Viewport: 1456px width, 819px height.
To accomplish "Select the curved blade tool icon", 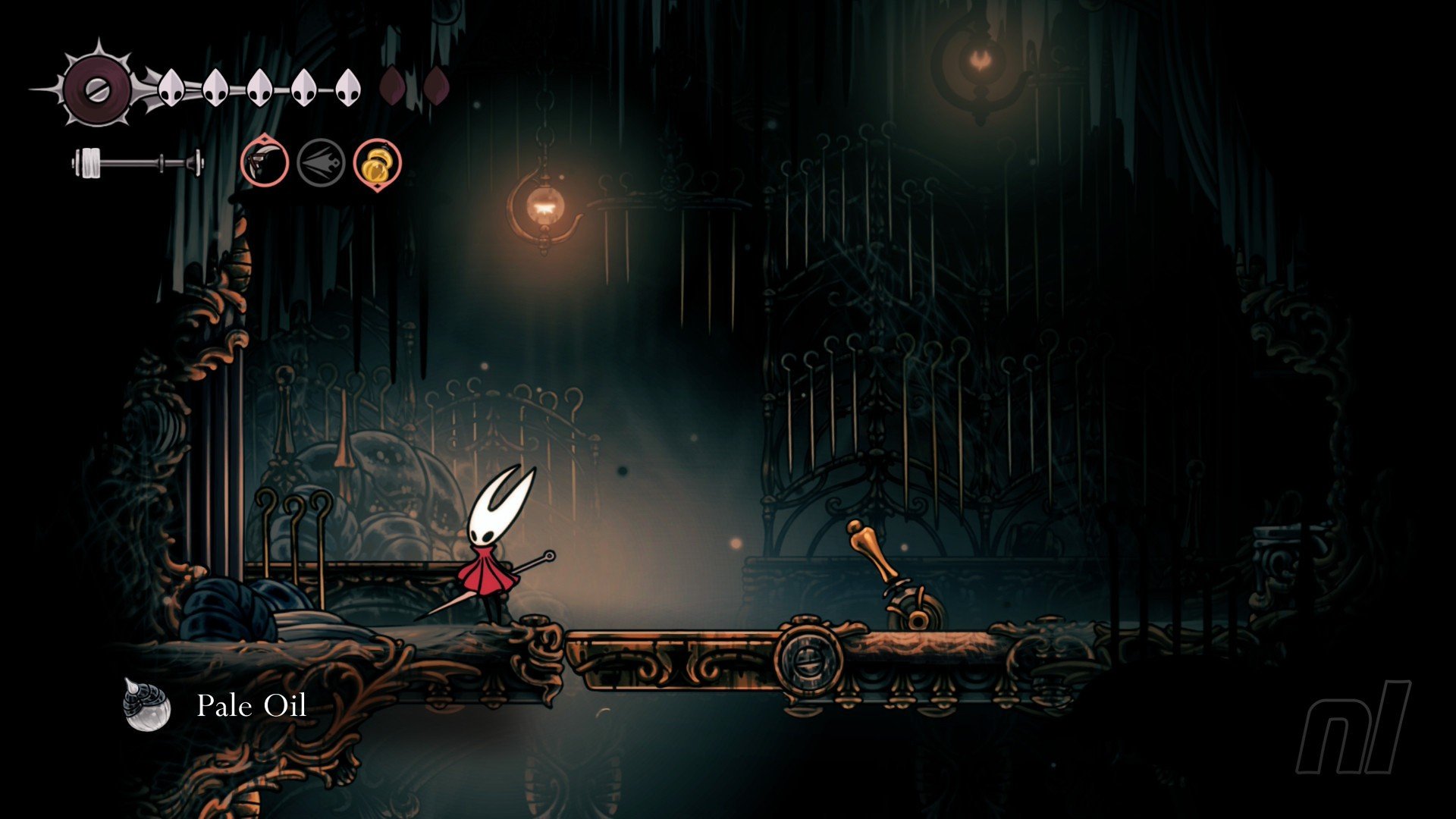I will coord(265,162).
